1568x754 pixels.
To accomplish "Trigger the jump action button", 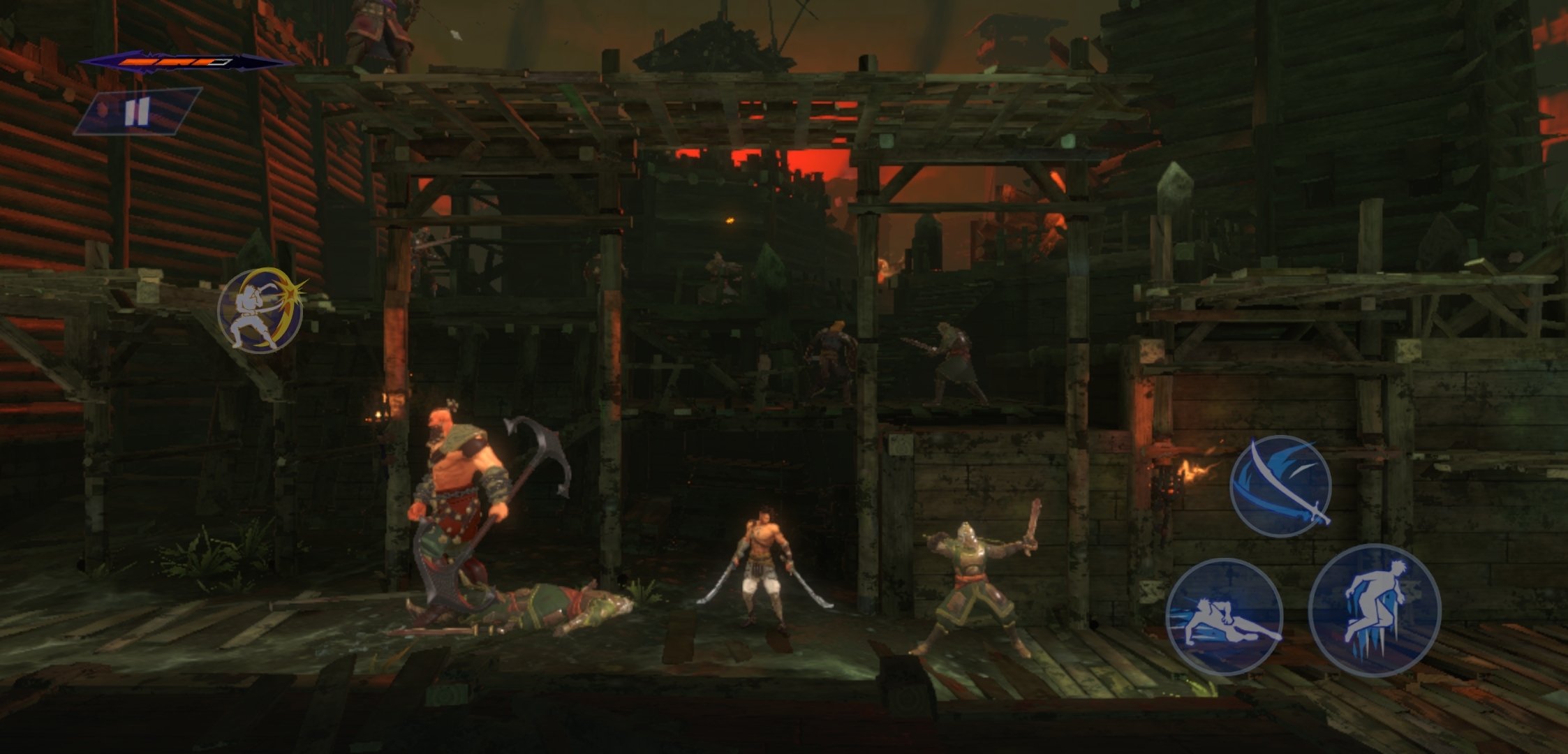I will point(1374,610).
